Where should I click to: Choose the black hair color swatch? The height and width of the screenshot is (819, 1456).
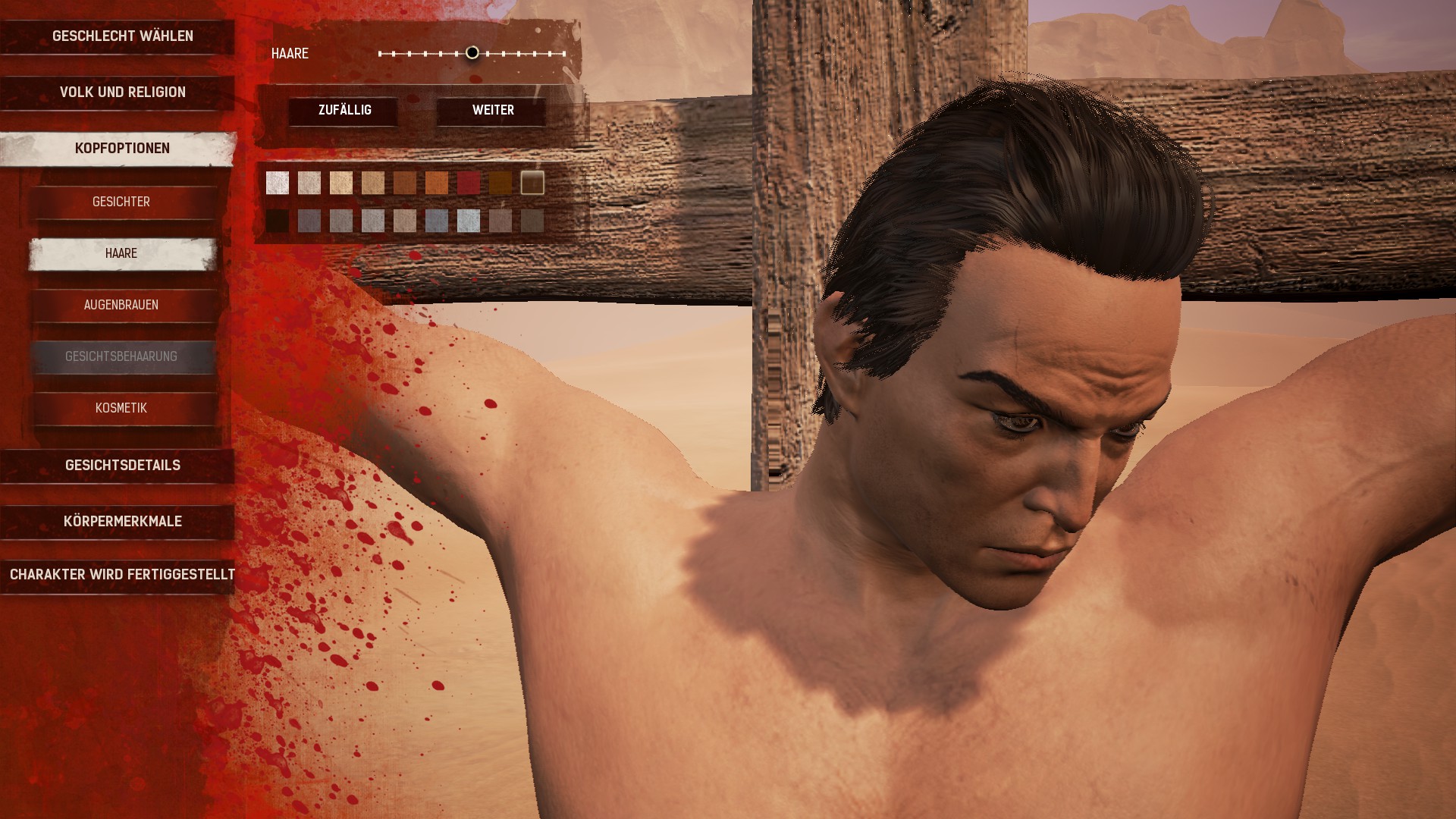(x=278, y=221)
